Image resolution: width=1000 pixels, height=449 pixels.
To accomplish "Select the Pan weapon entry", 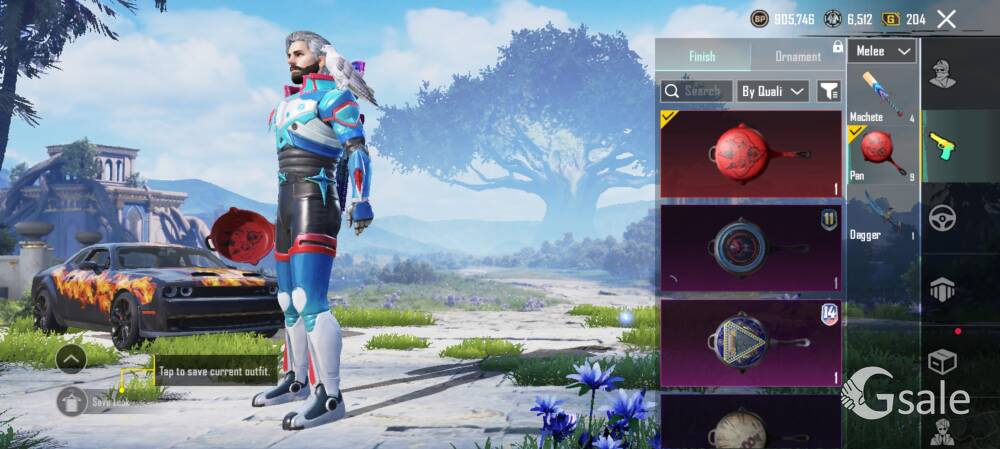I will [x=882, y=154].
